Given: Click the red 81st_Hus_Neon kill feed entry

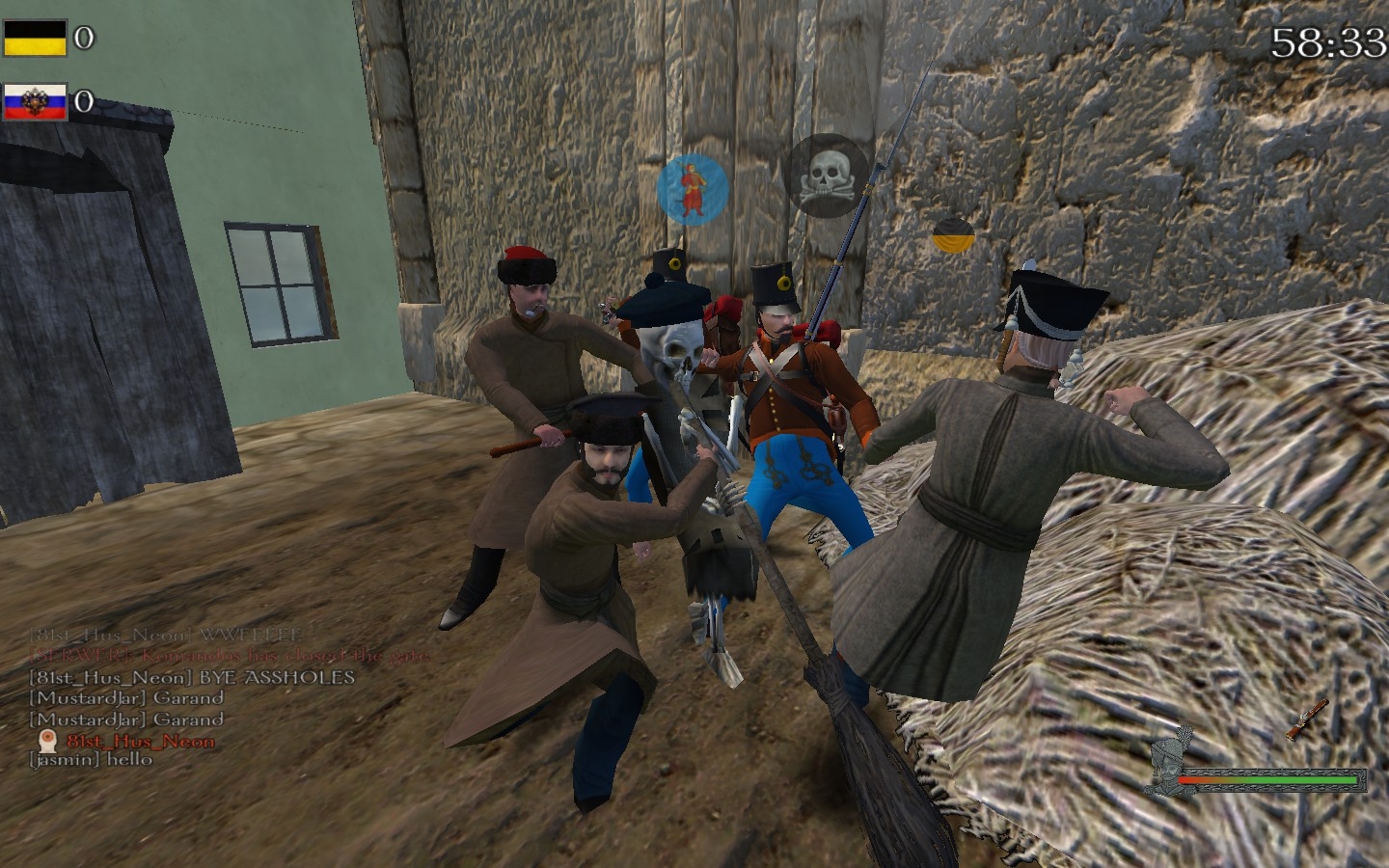Looking at the screenshot, I should point(140,741).
